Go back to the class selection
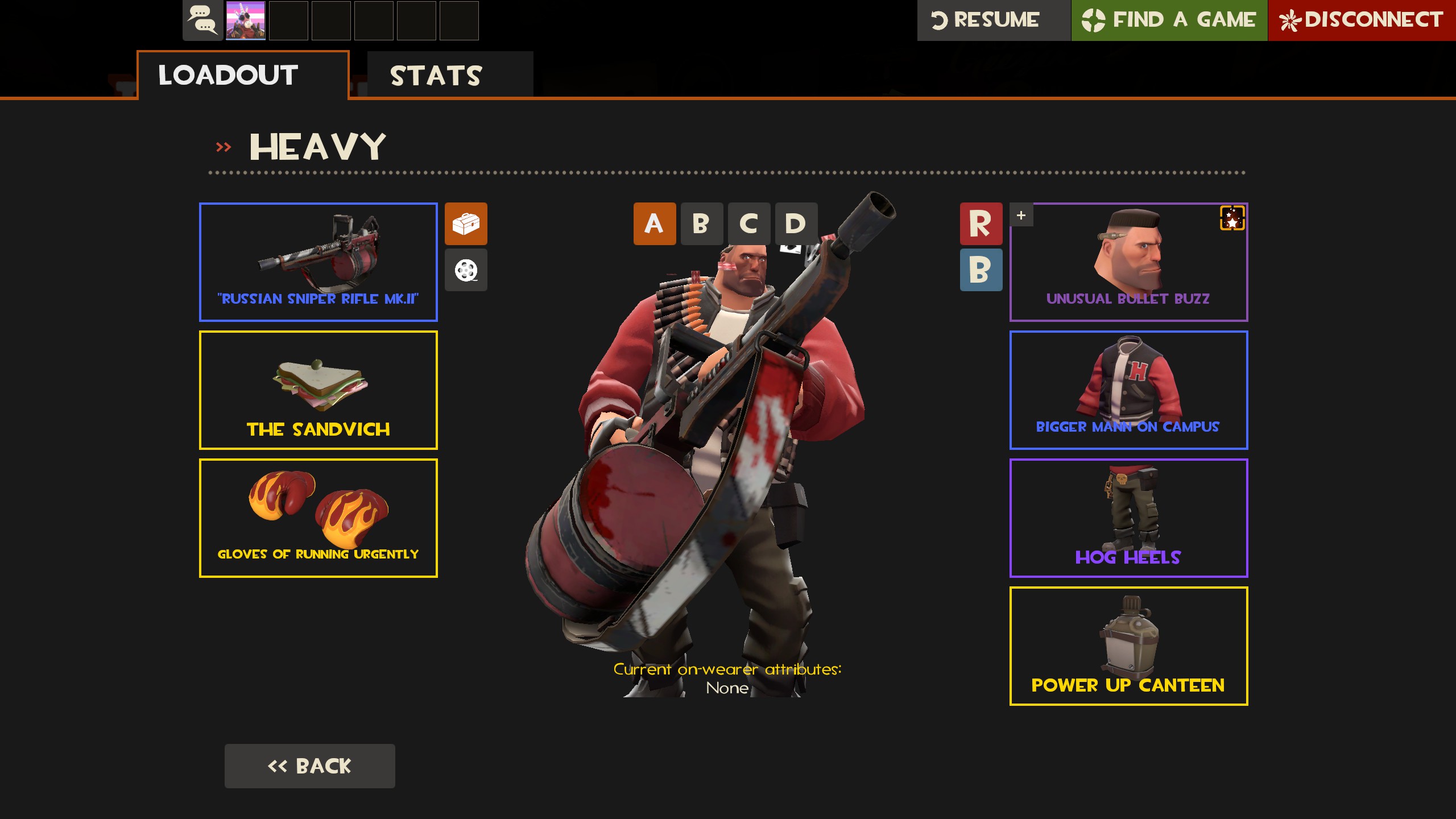 (x=309, y=766)
